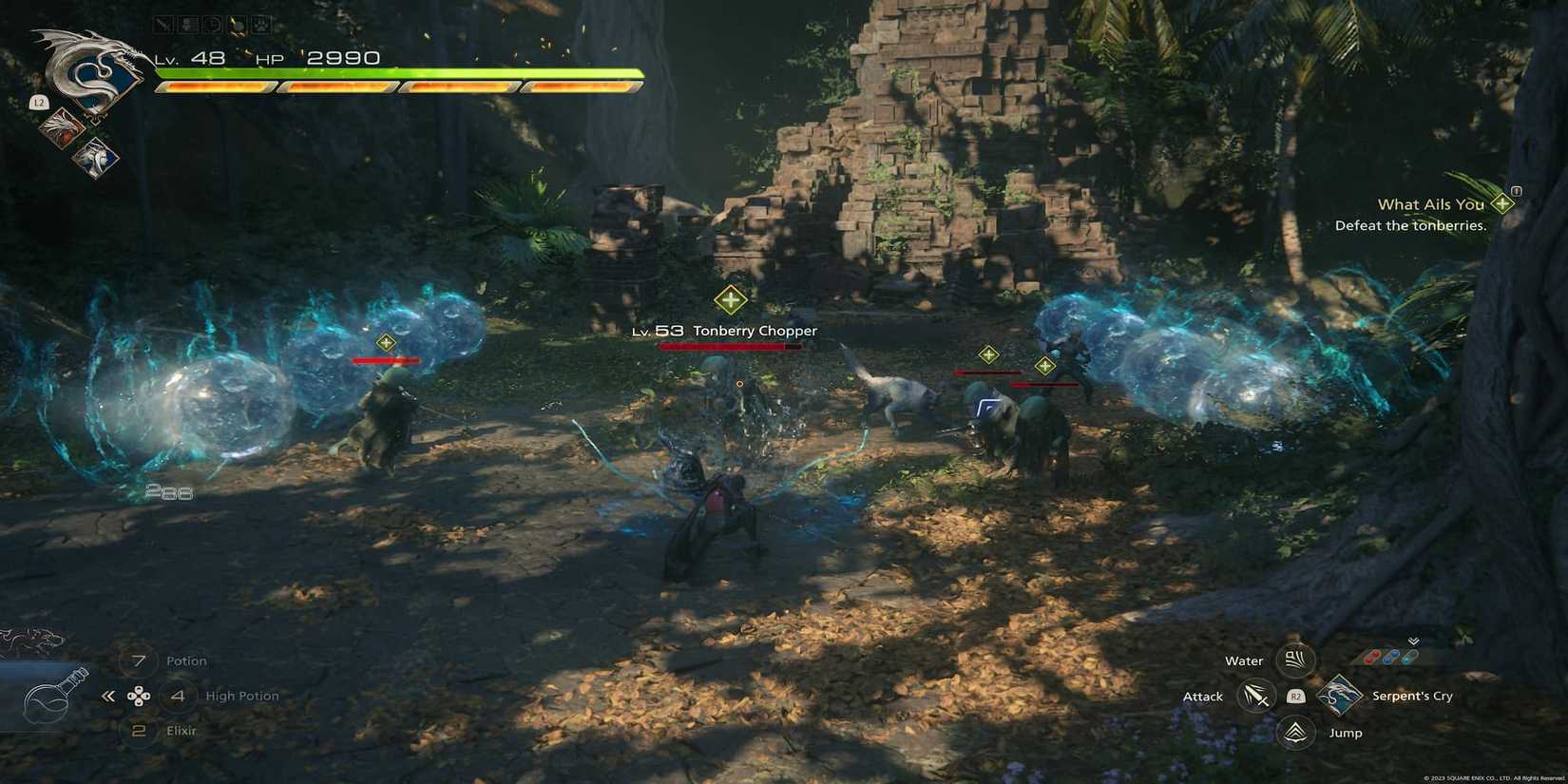Click the High Potion item entry

coord(241,695)
